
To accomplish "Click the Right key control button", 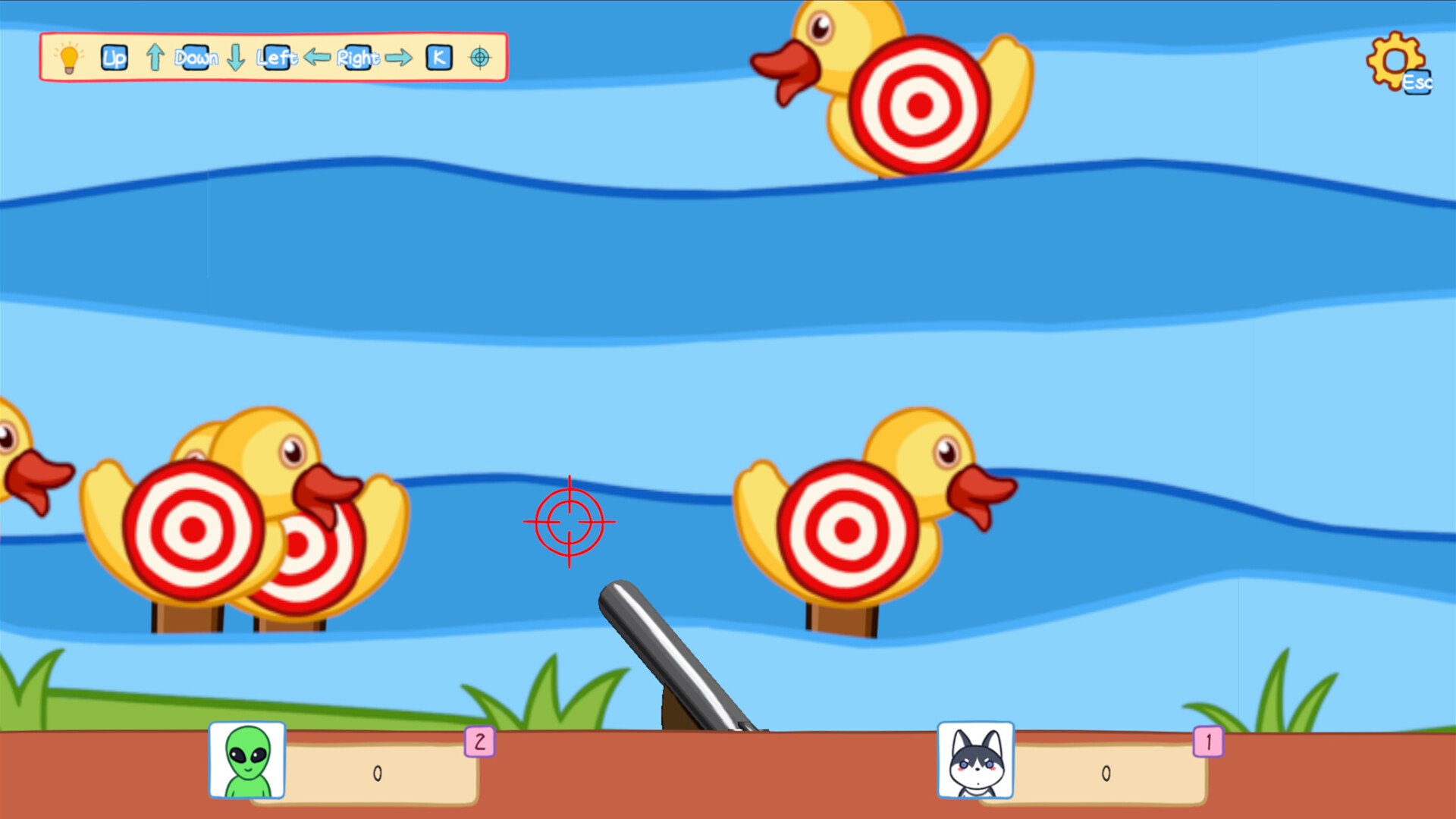I will coord(358,57).
